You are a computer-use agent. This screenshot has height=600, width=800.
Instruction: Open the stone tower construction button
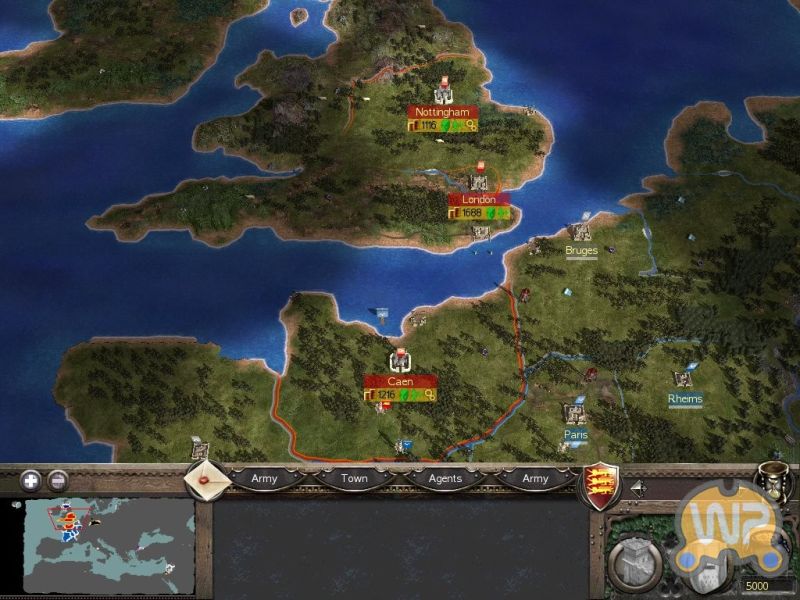coord(632,562)
